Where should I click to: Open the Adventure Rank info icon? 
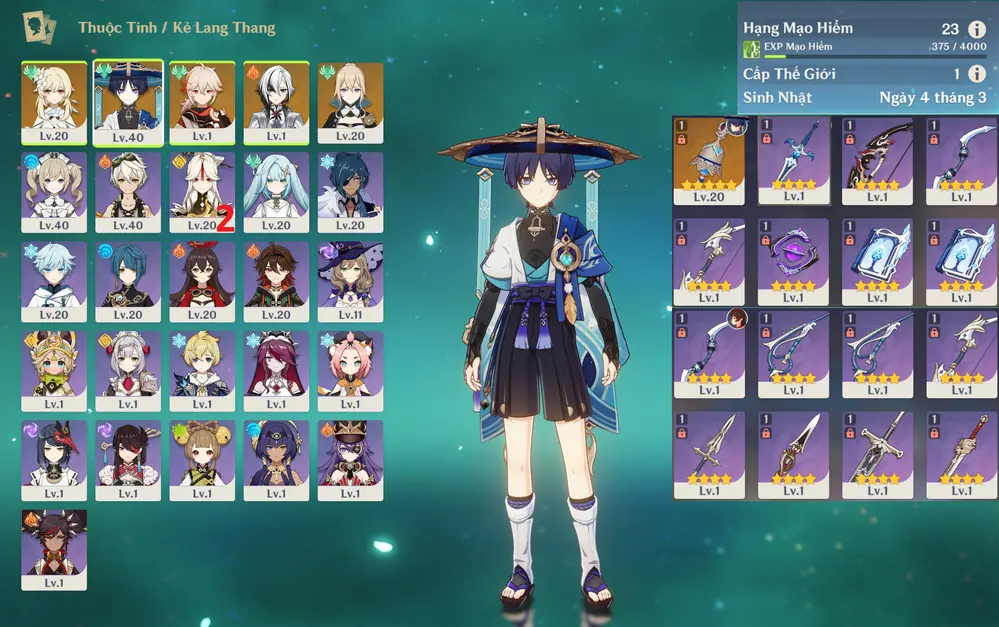[977, 29]
